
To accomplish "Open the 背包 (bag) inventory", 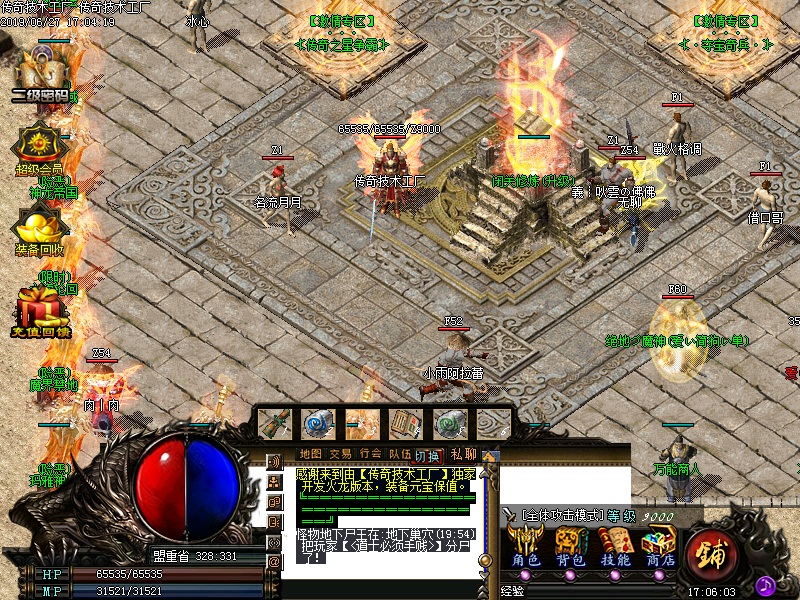I will (x=571, y=548).
